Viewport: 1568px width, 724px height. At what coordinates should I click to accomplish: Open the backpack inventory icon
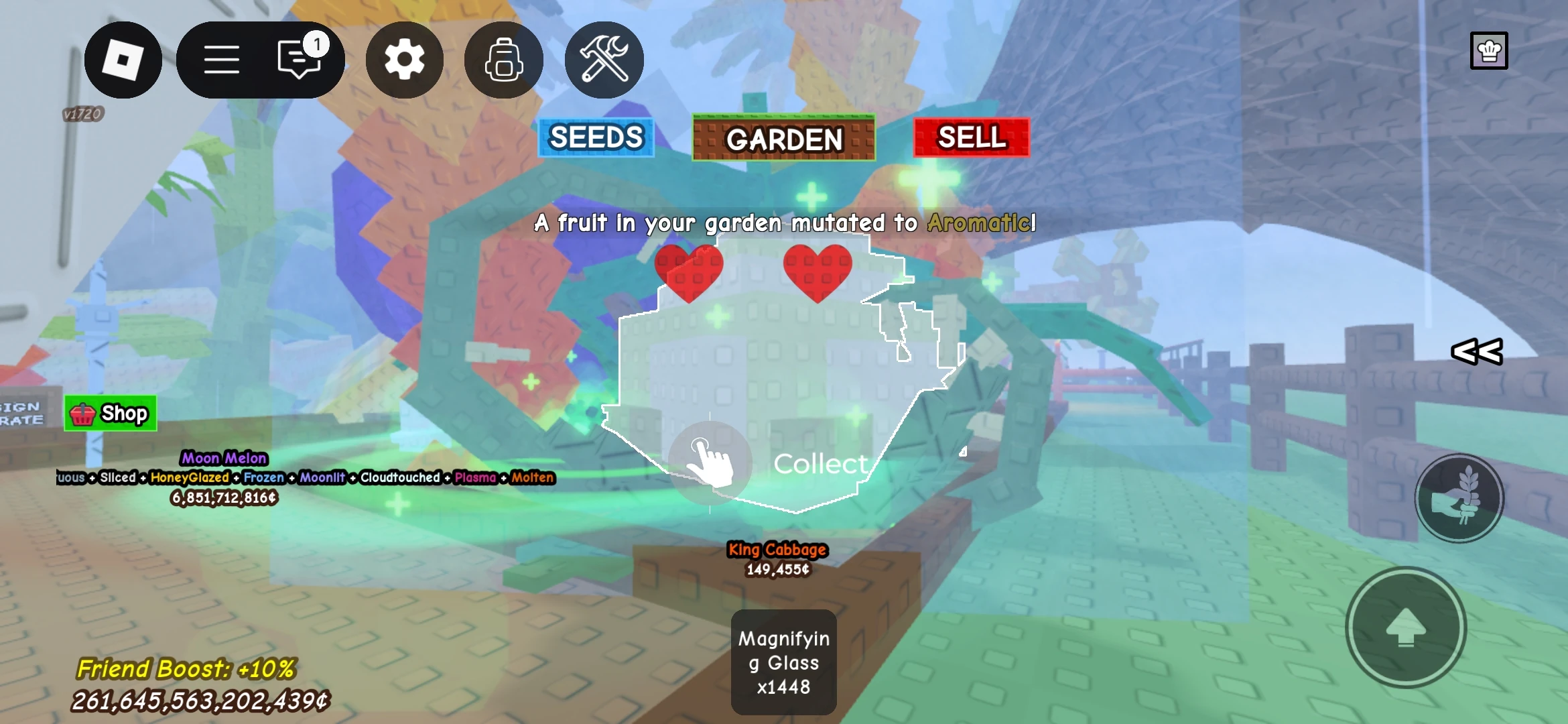pos(503,60)
